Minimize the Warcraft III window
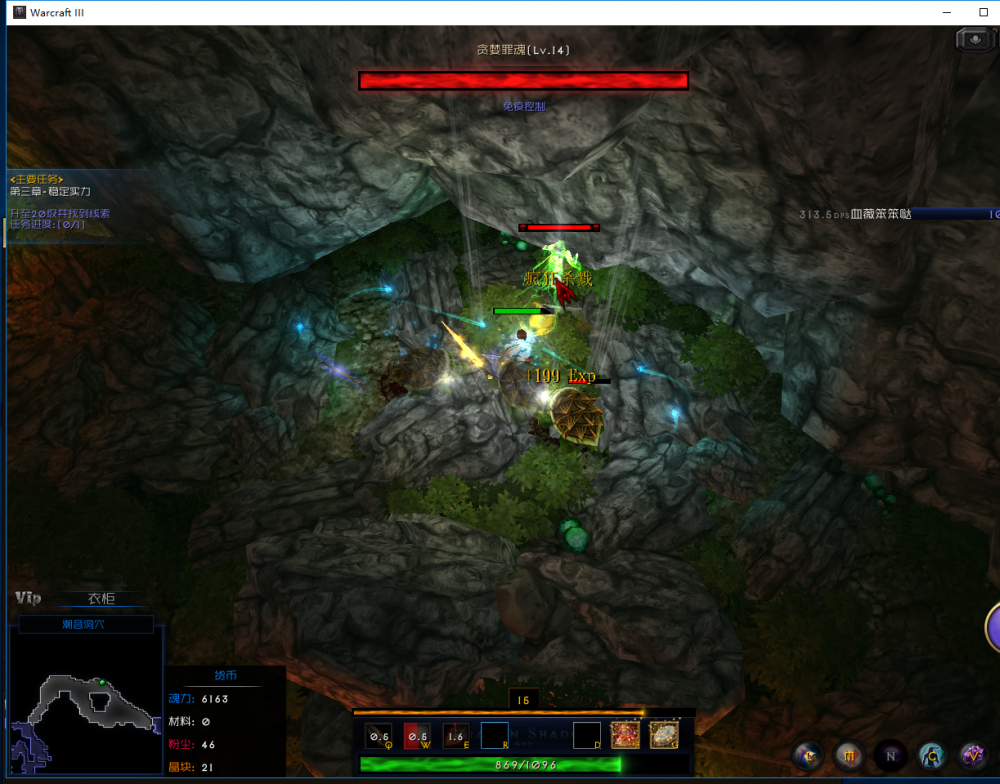The width and height of the screenshot is (1000, 784). (947, 12)
